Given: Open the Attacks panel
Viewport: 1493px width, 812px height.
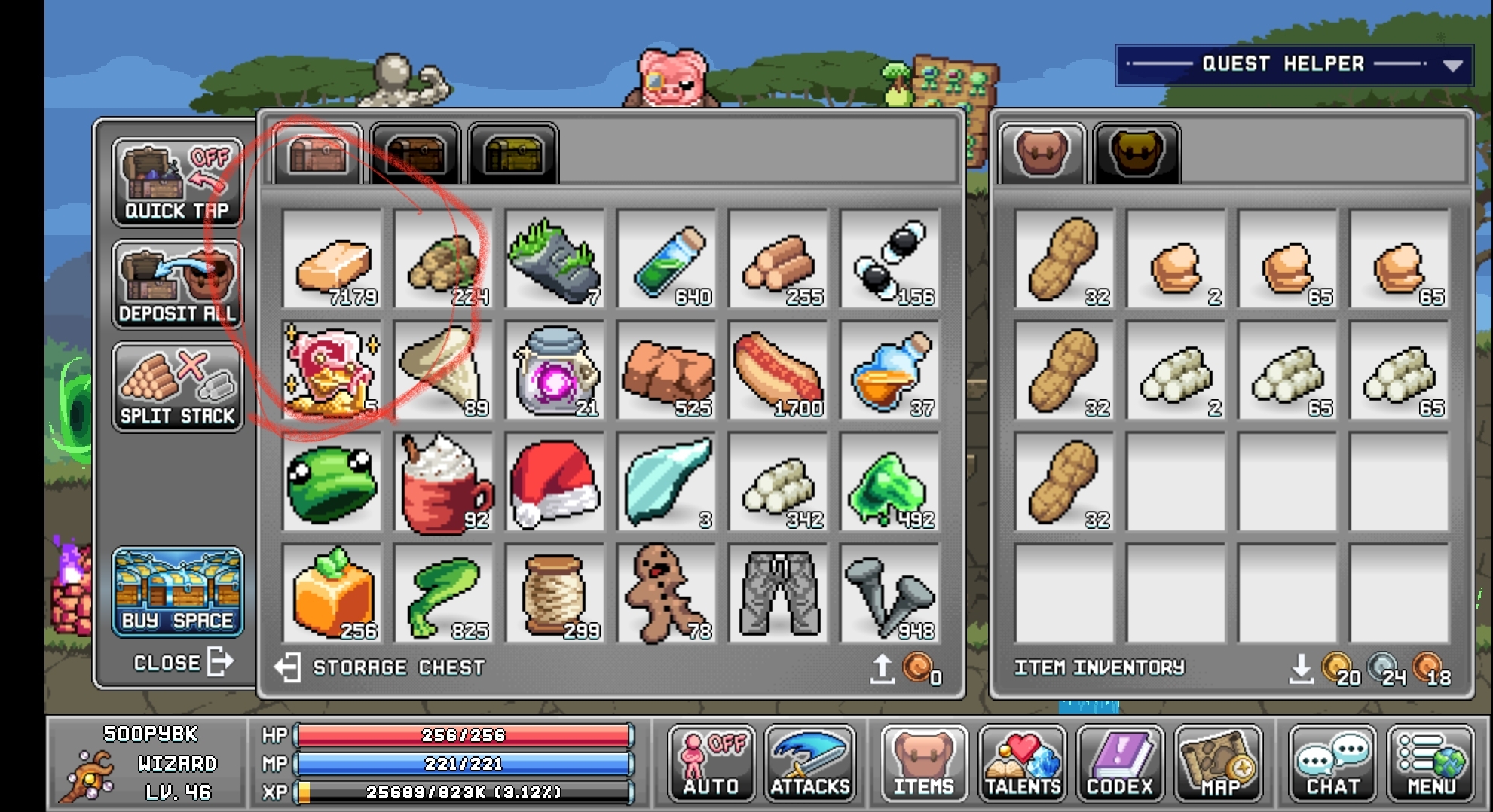Looking at the screenshot, I should [810, 764].
